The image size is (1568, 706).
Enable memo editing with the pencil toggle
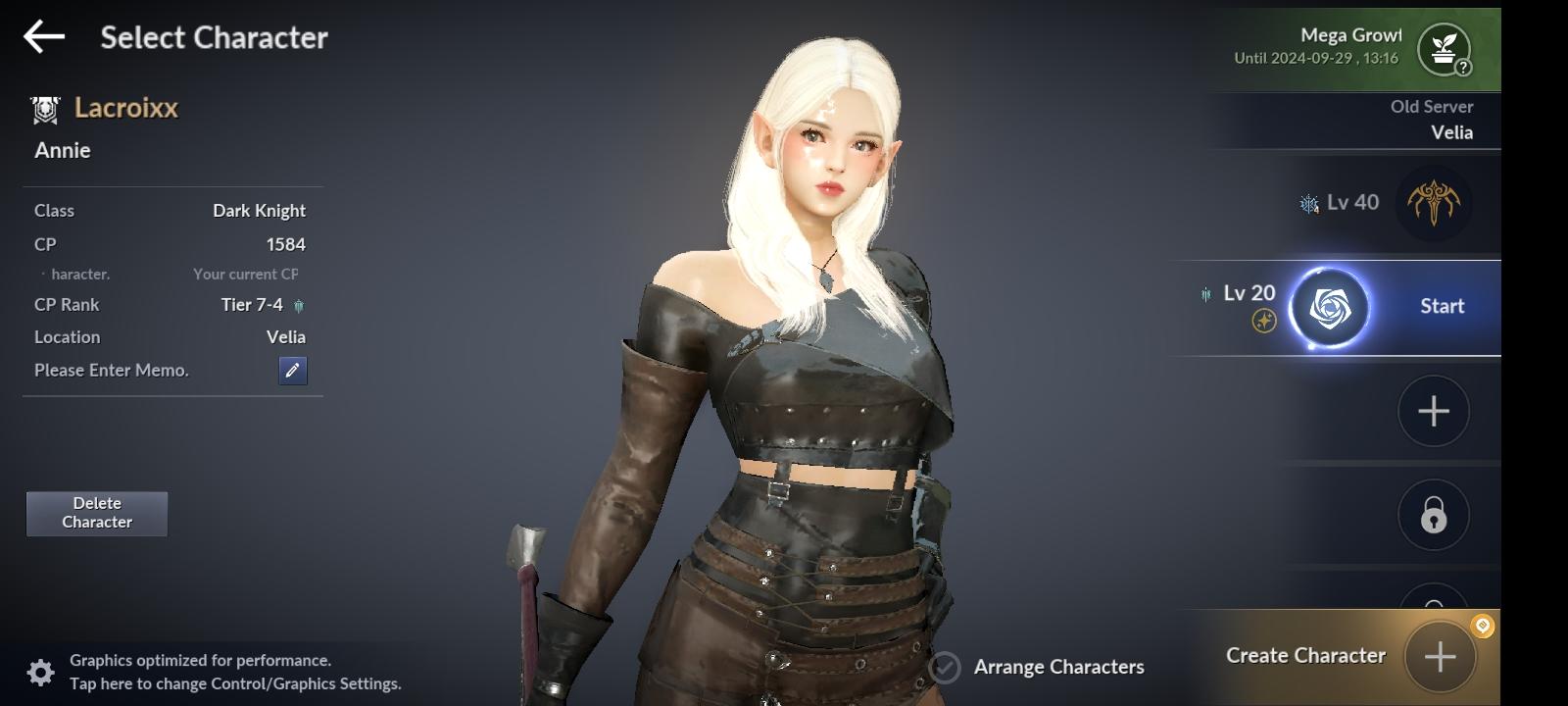292,371
